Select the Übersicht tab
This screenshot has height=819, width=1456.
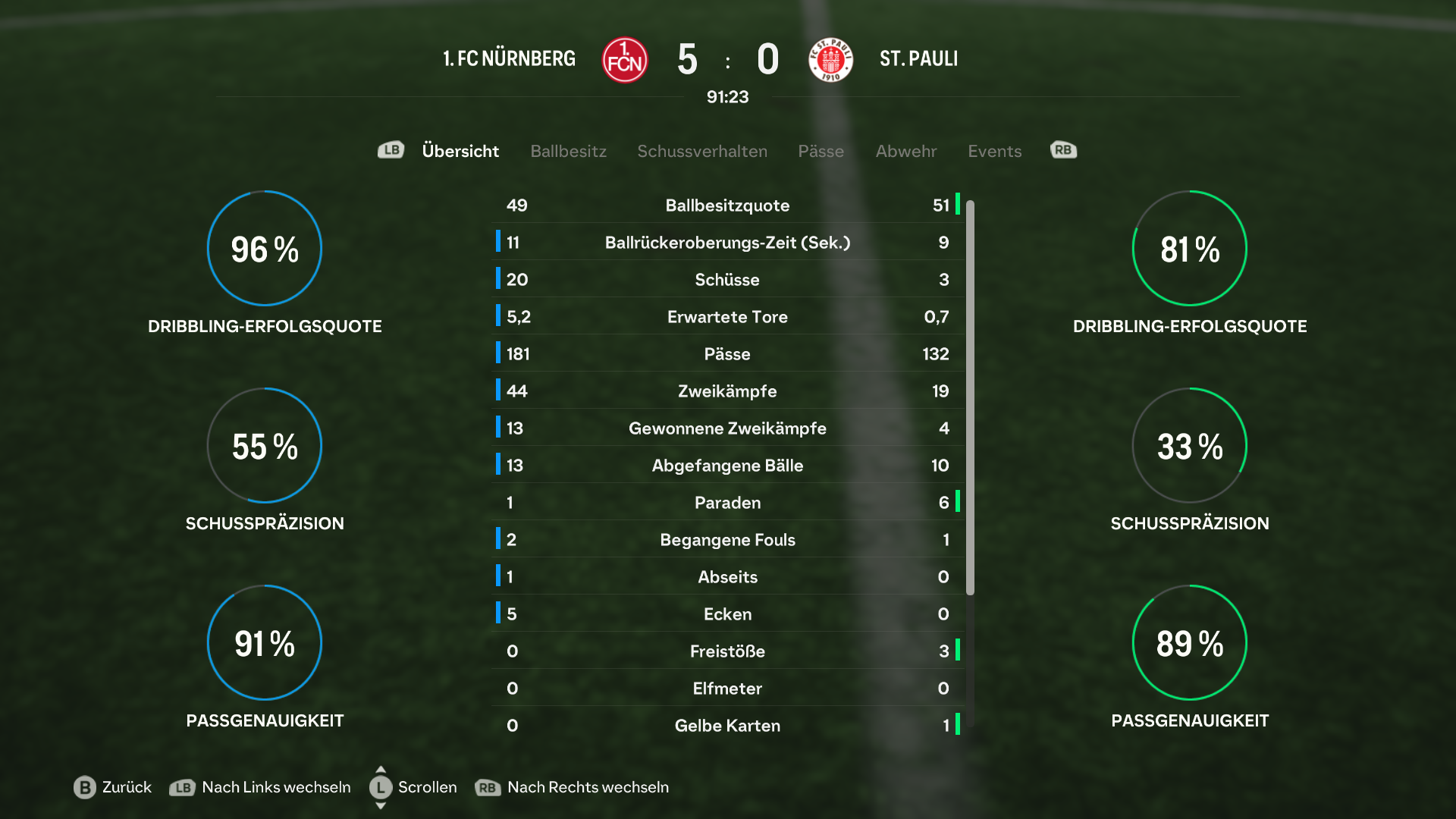[x=460, y=151]
